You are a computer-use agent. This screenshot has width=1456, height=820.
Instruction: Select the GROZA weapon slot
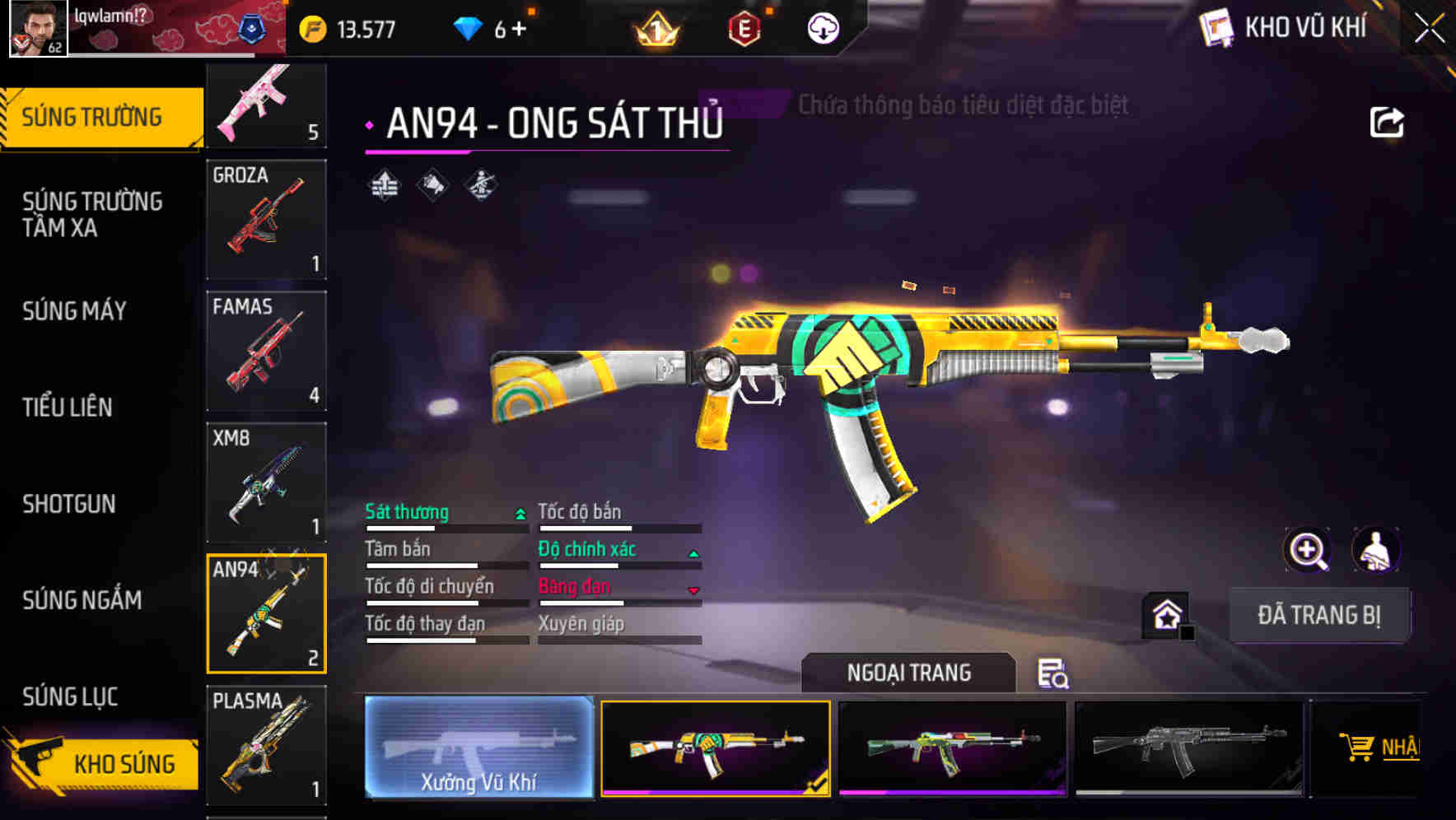pos(266,219)
